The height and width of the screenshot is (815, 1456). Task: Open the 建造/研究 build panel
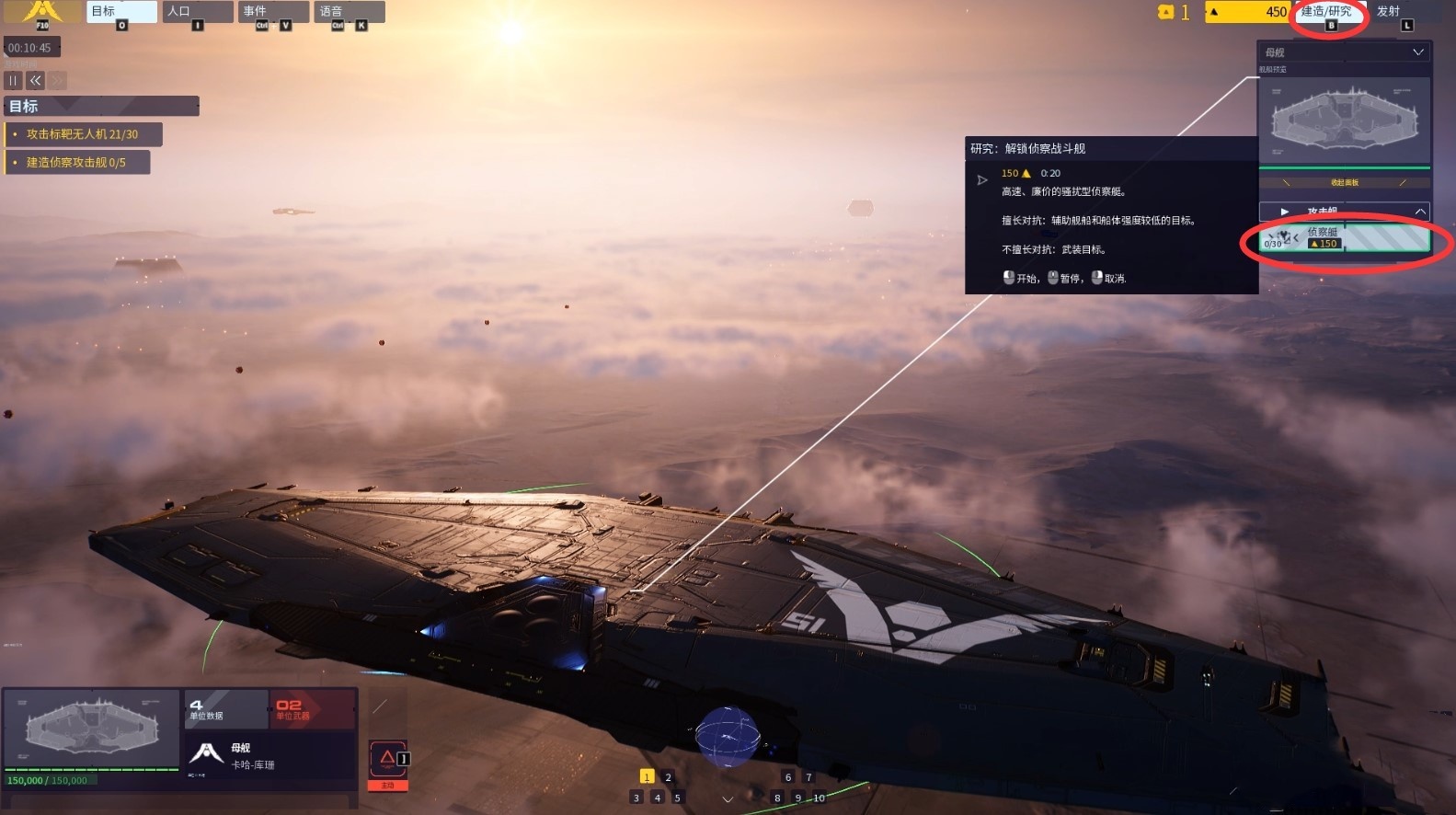click(1326, 12)
